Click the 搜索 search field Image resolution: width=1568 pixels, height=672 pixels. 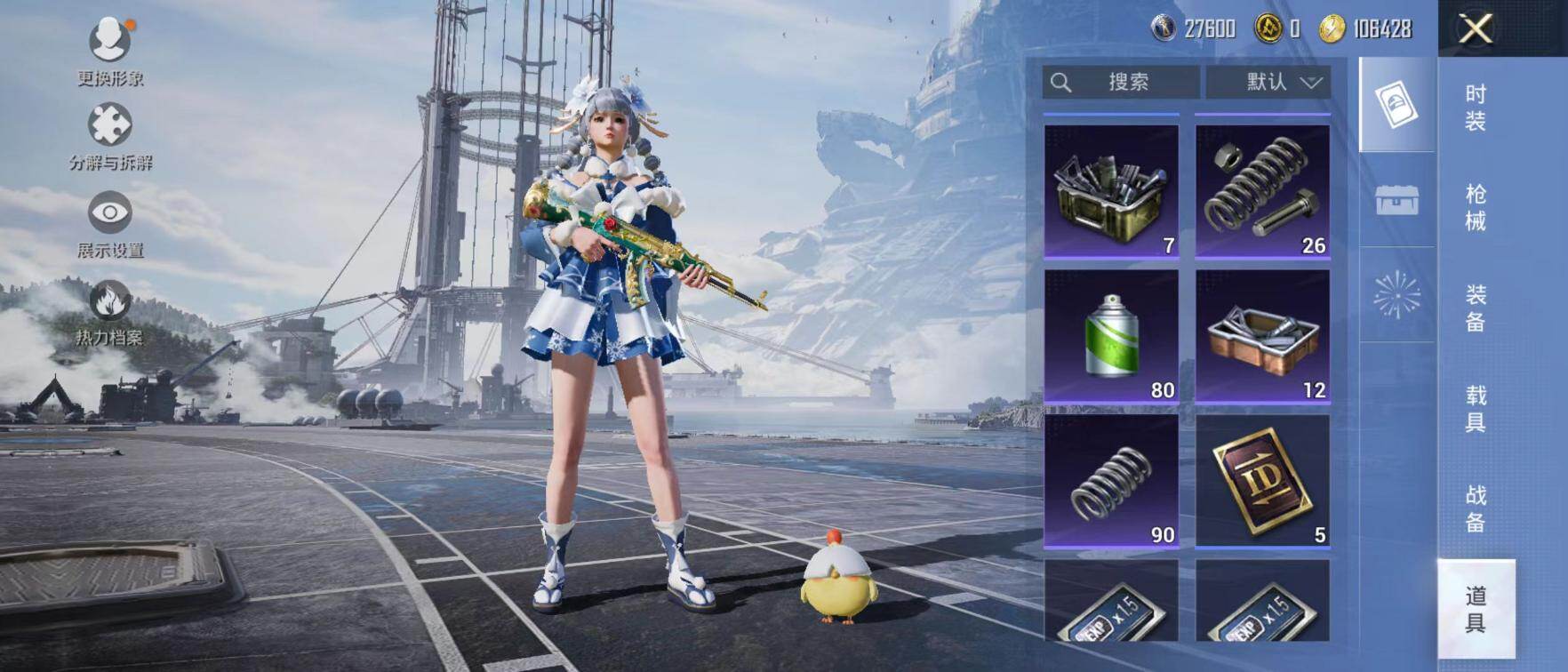pyautogui.click(x=1121, y=83)
